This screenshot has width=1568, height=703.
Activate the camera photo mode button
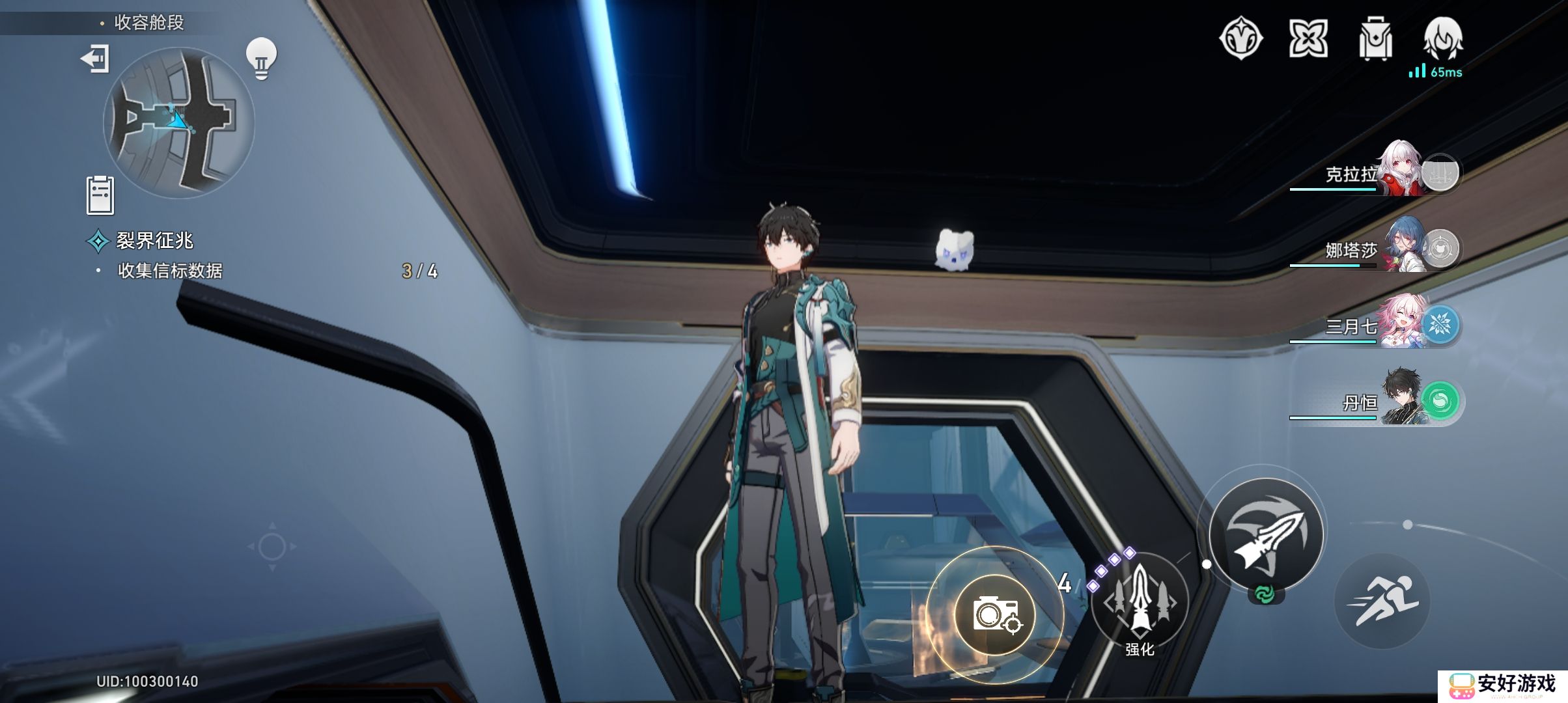994,614
